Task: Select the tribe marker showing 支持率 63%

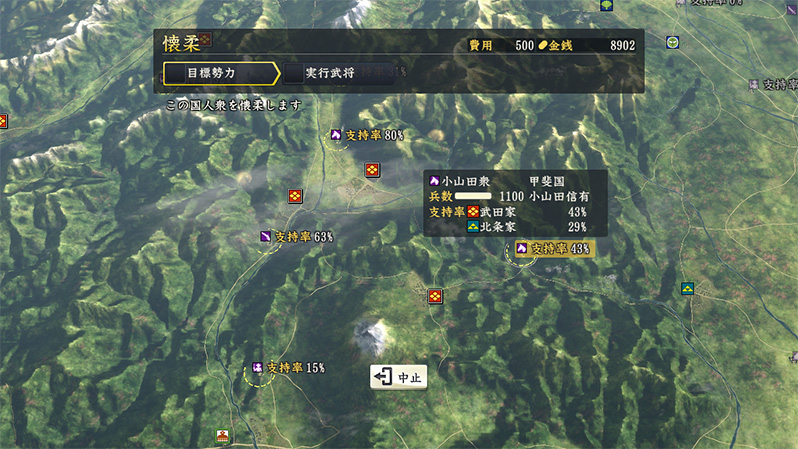Action: pyautogui.click(x=295, y=237)
